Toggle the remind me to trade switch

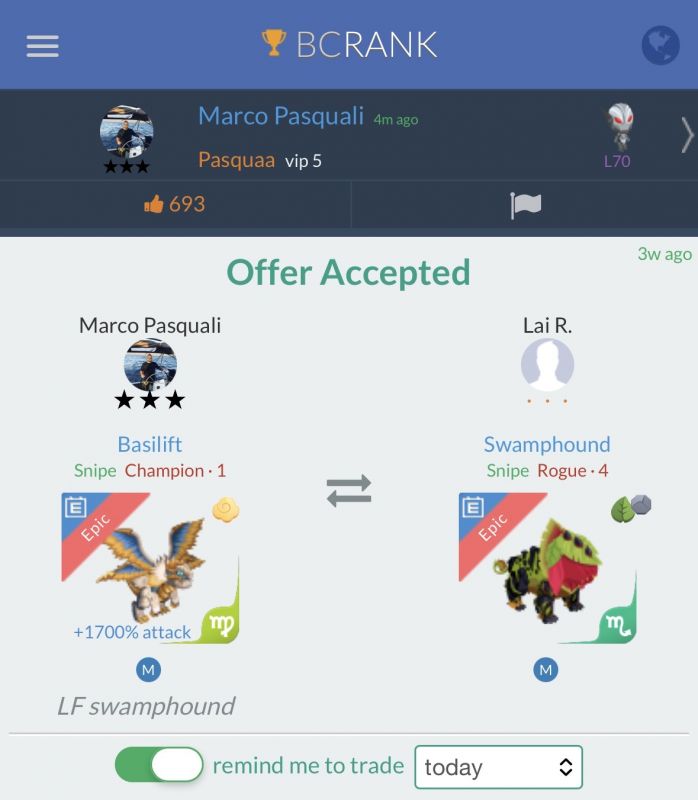pos(160,766)
